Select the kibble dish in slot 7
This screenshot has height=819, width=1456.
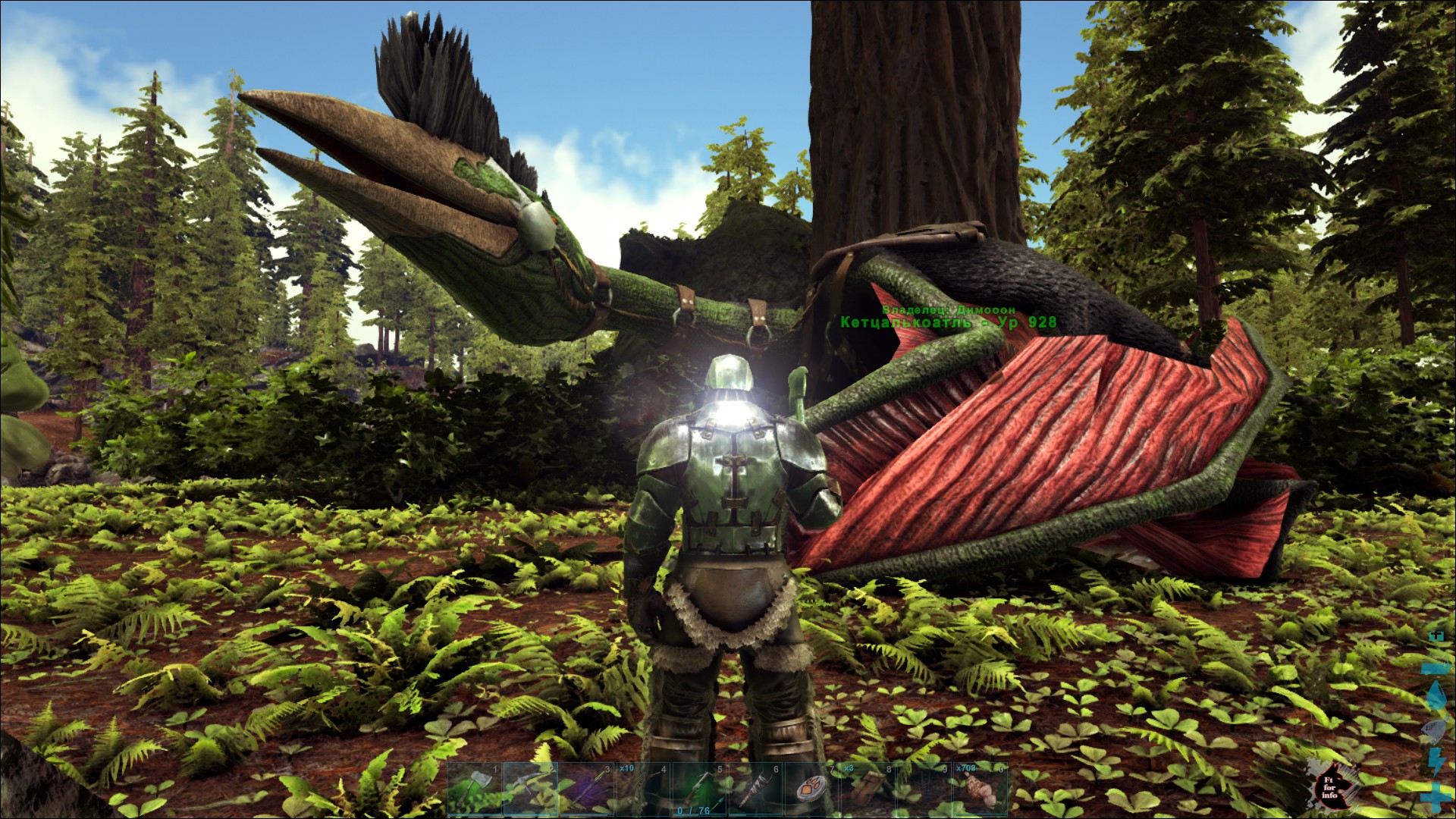[812, 790]
